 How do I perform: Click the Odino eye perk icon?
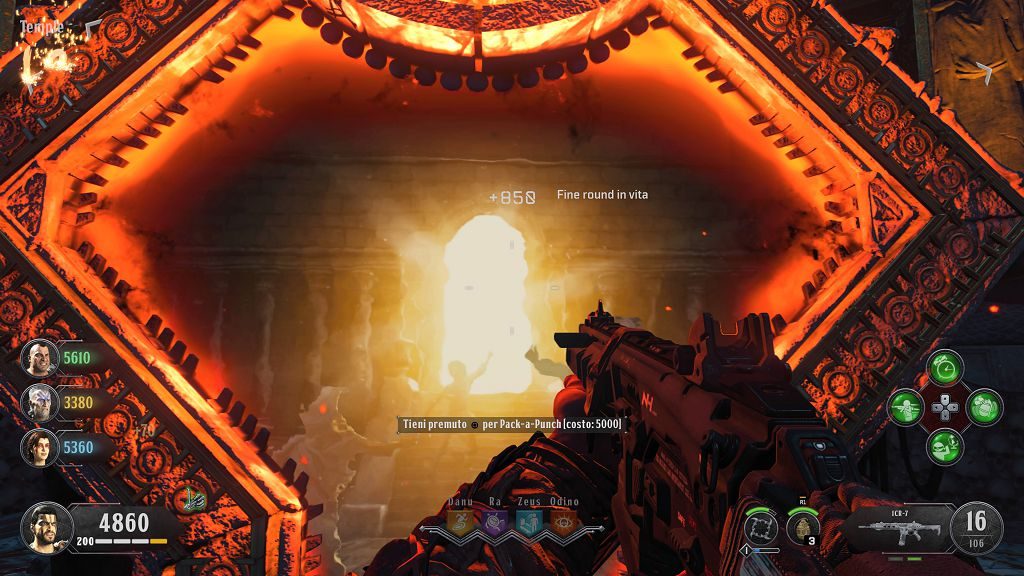click(564, 521)
